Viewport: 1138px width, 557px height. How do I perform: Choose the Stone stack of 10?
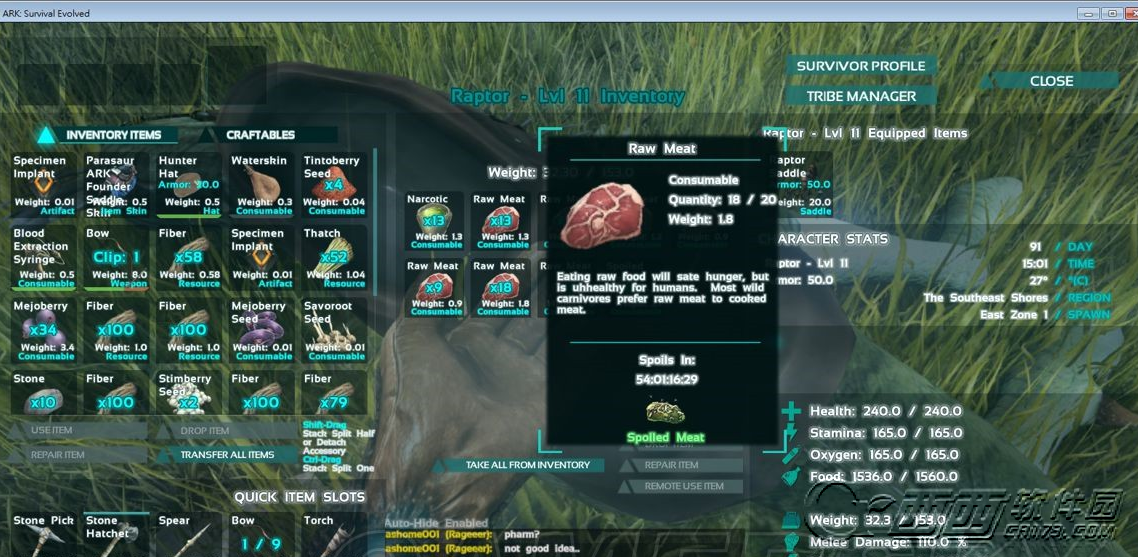tap(44, 394)
